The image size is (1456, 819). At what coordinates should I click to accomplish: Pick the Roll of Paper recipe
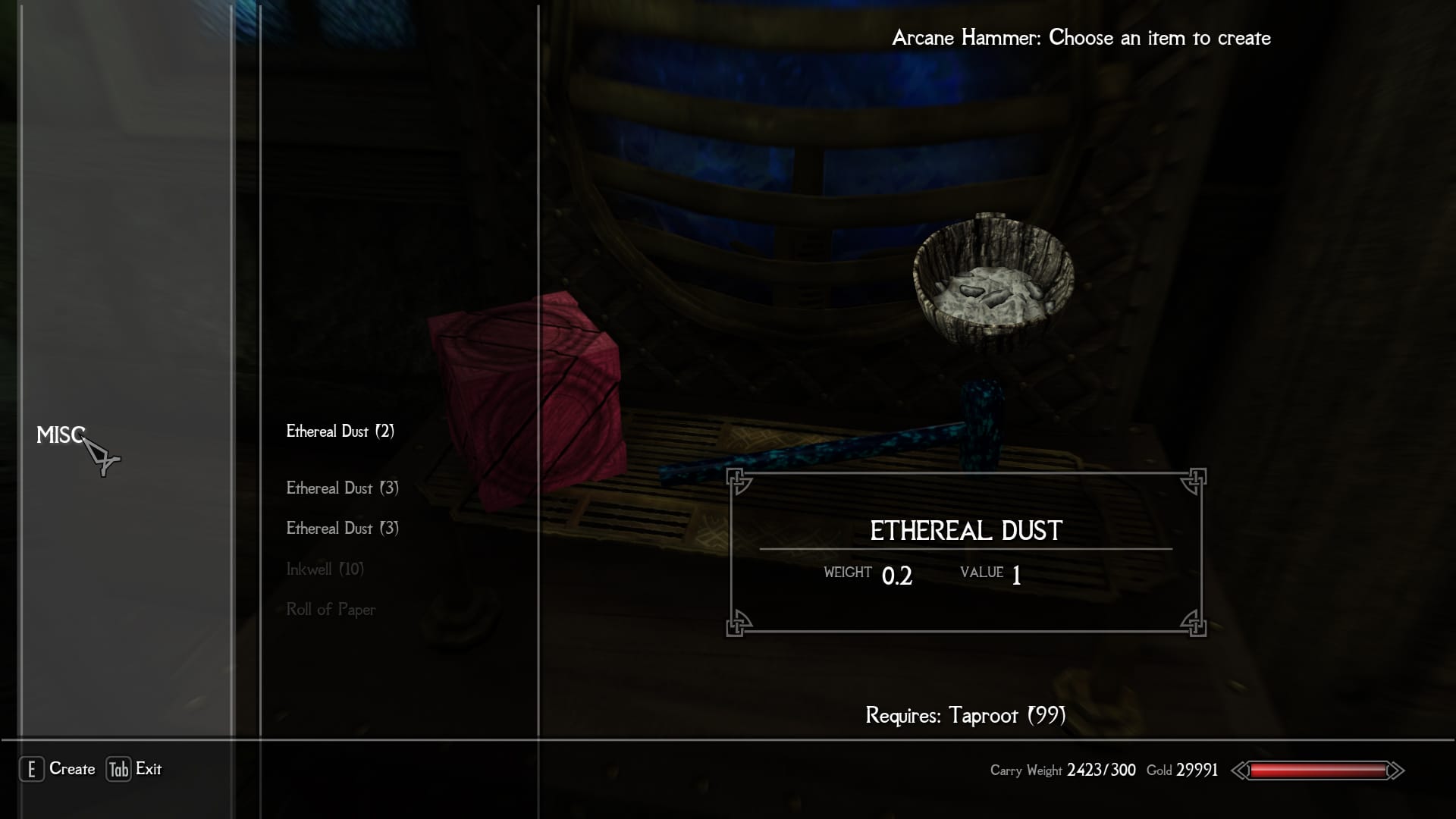tap(331, 610)
